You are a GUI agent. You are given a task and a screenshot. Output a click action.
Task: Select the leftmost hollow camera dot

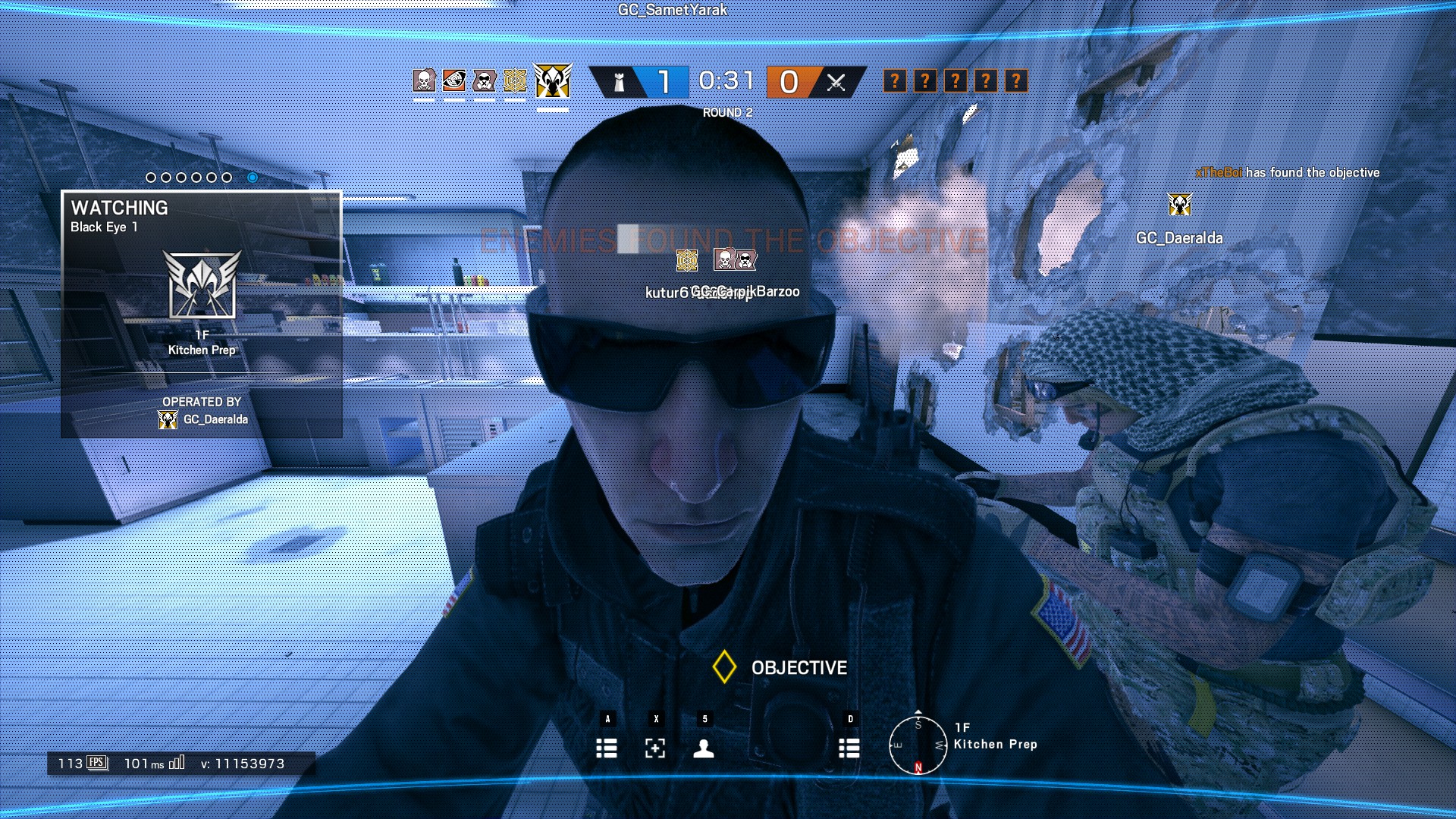pos(151,176)
